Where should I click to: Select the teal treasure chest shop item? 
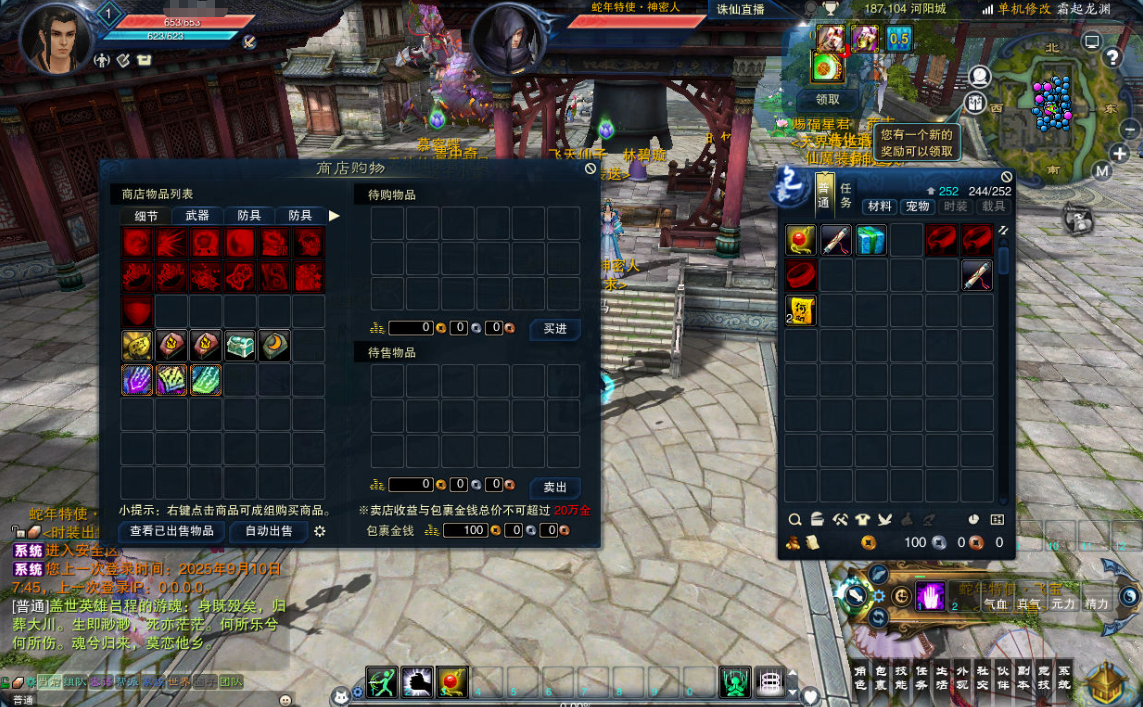point(241,346)
